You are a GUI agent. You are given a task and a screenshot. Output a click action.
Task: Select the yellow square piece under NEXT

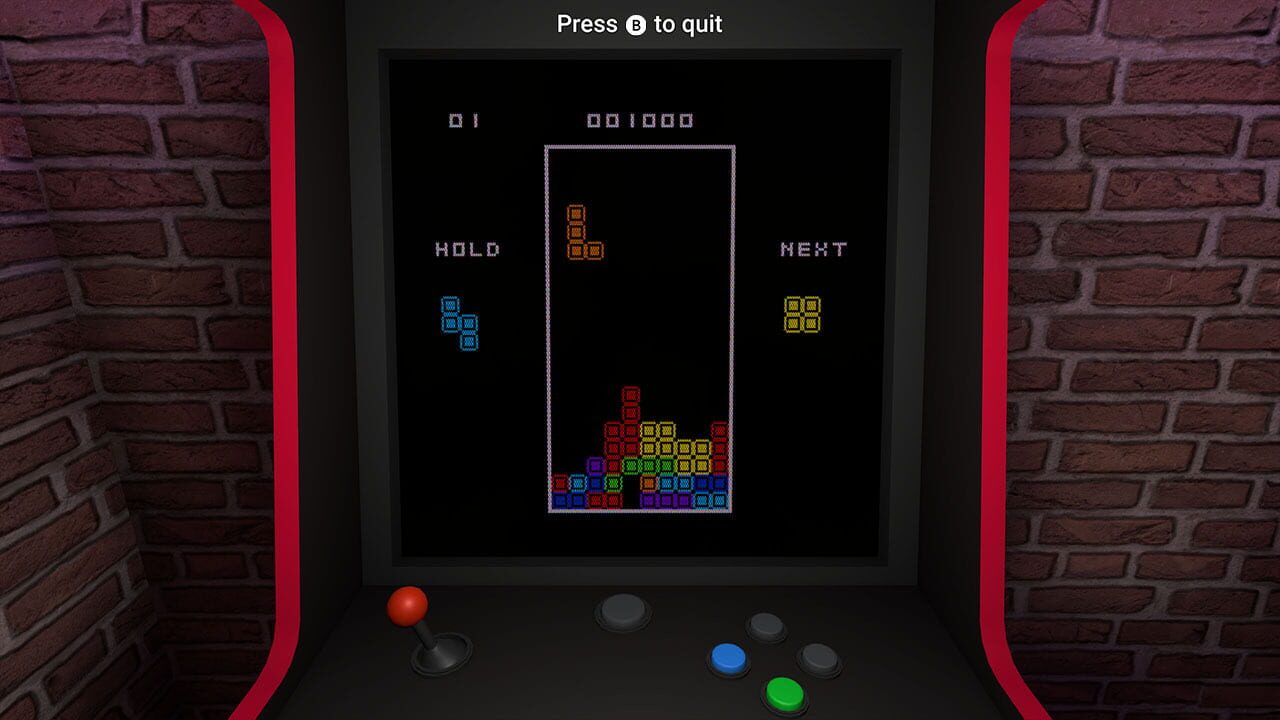coord(801,315)
